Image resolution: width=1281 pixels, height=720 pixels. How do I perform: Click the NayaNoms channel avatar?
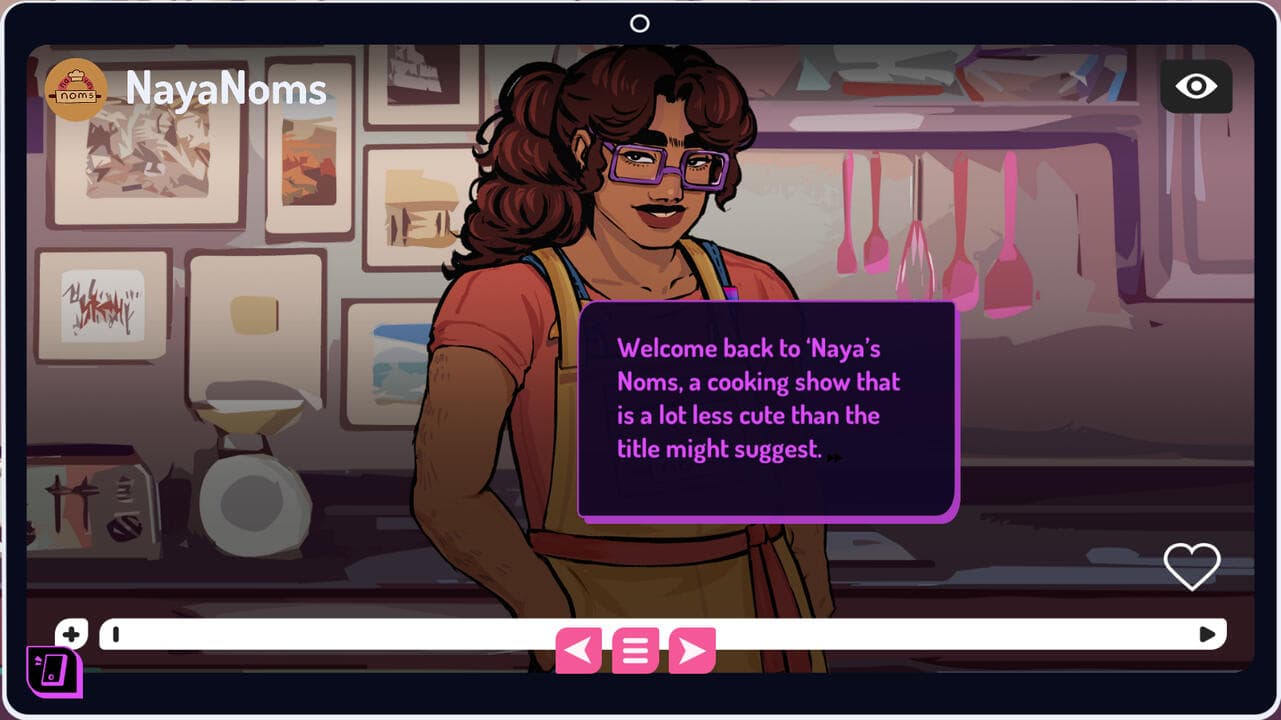pyautogui.click(x=76, y=90)
